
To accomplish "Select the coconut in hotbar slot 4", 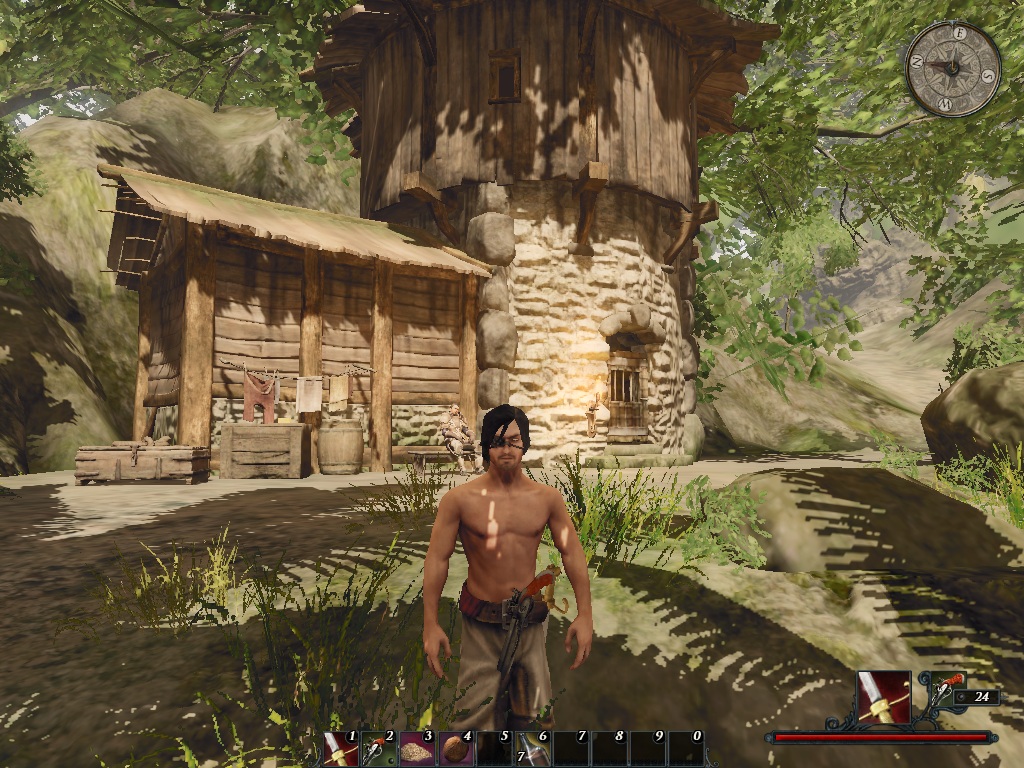I will pos(453,748).
